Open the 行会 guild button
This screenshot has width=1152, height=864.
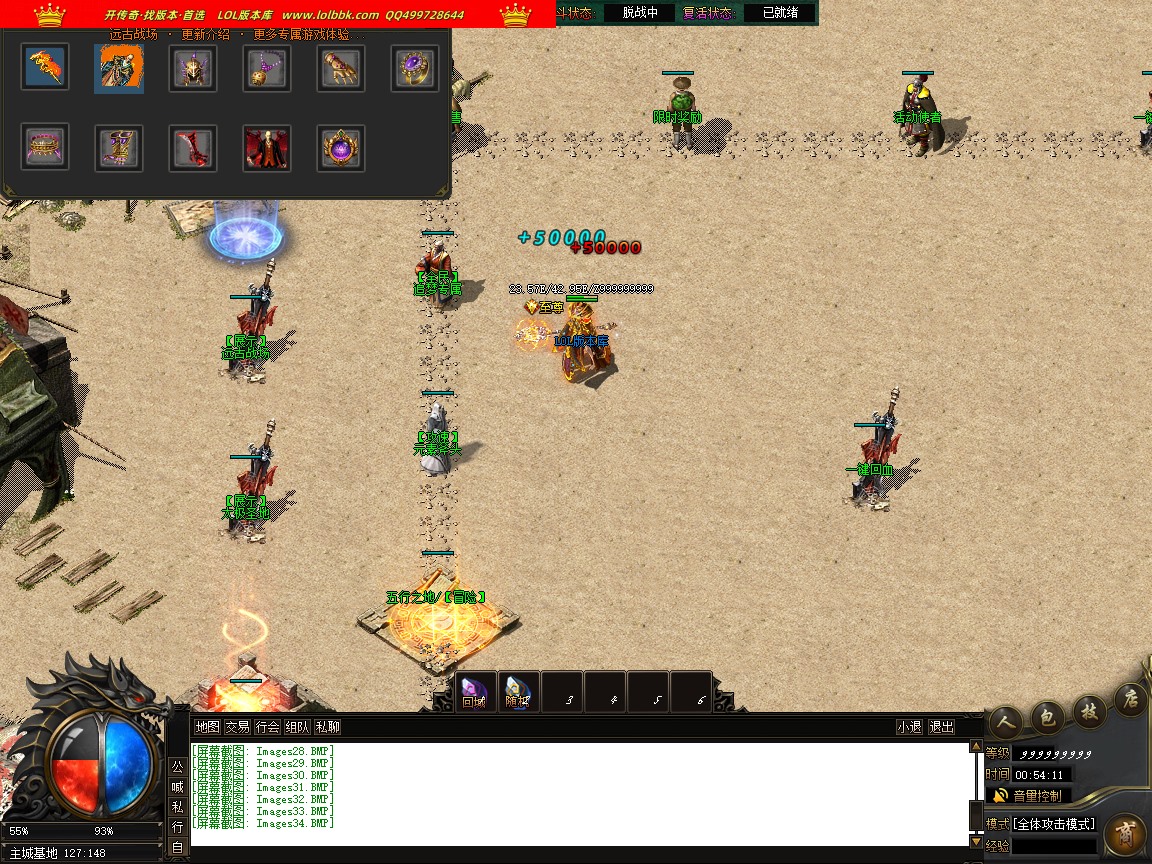coord(267,727)
